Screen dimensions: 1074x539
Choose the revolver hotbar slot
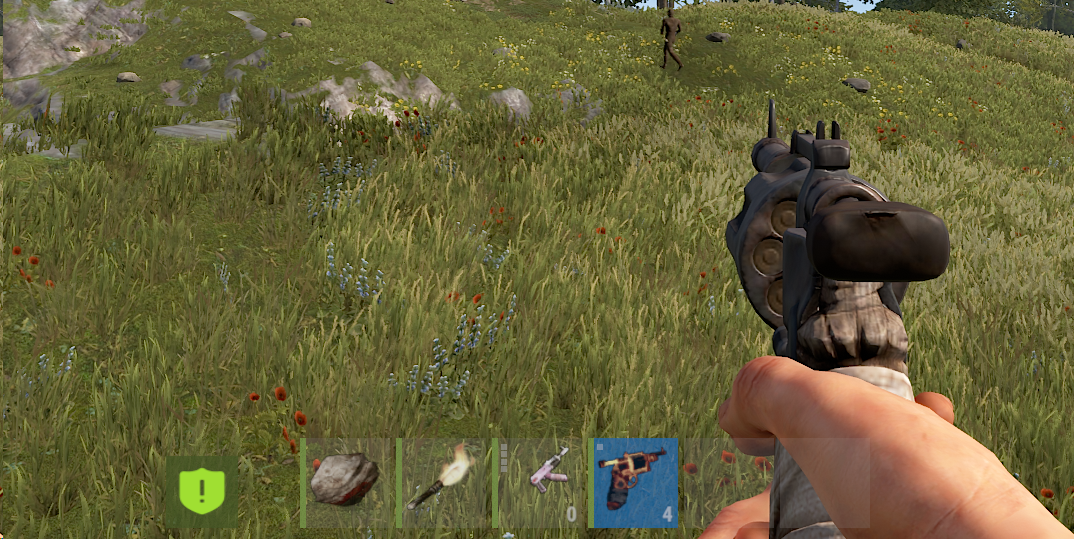coord(635,481)
